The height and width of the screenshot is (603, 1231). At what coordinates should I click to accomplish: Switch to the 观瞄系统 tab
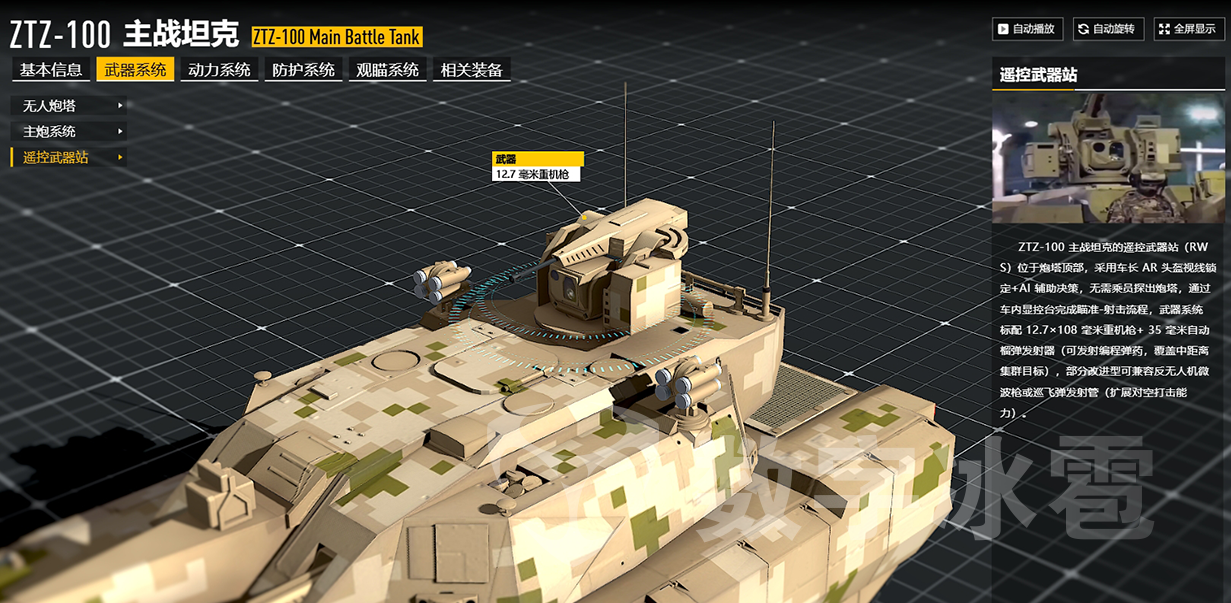pyautogui.click(x=387, y=70)
